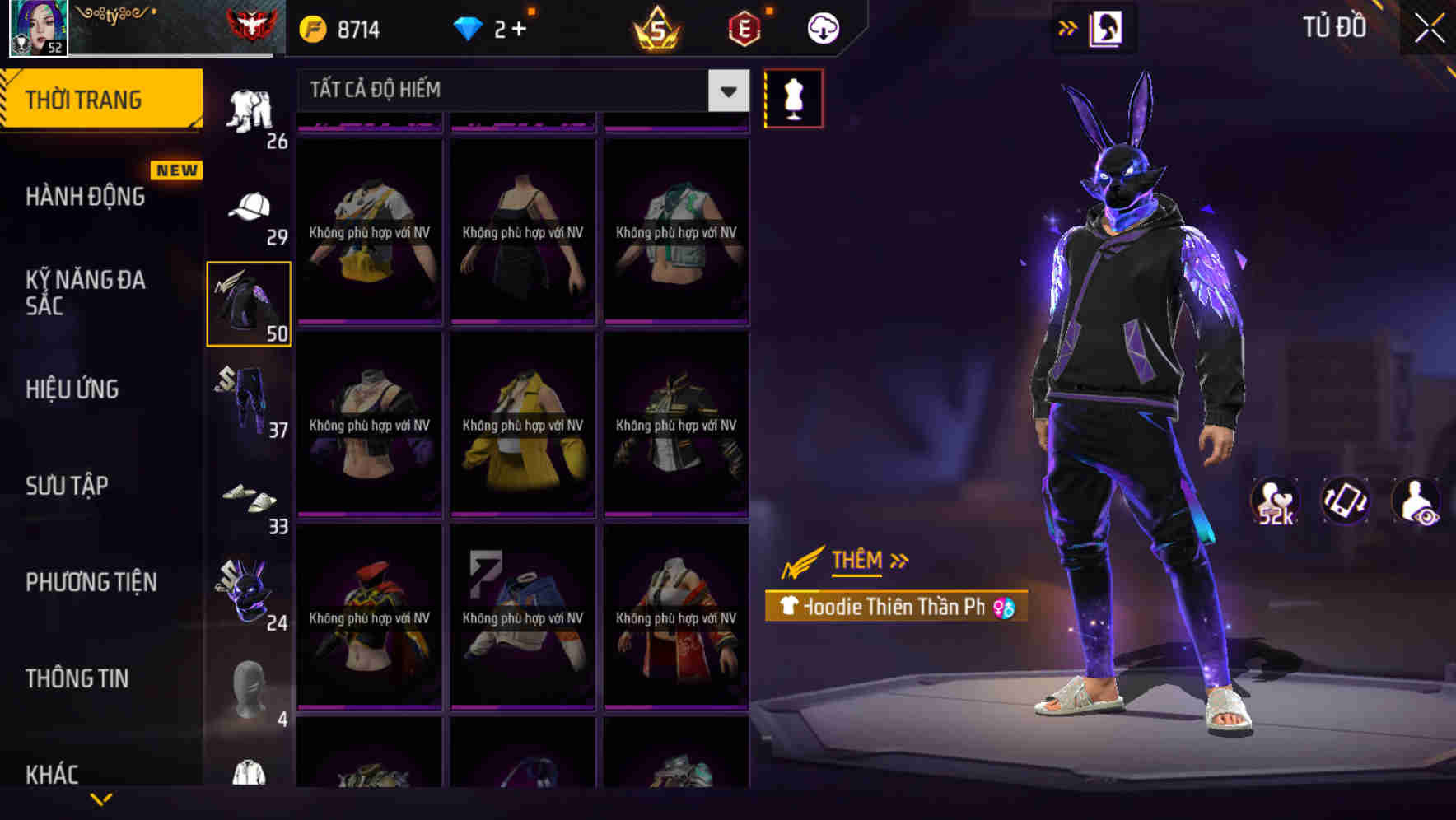Expand more categories with bottom chevron arrow

(102, 797)
